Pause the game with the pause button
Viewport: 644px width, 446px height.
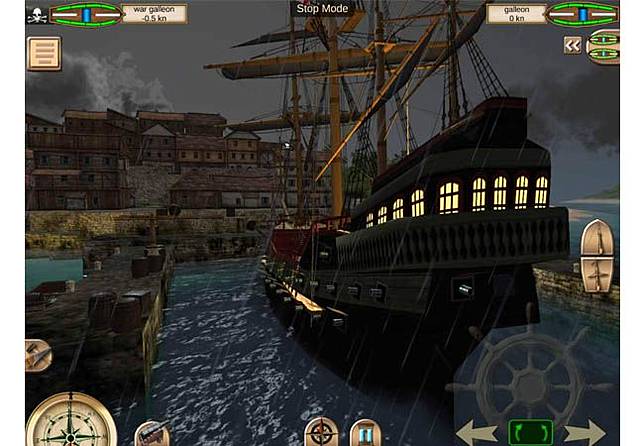click(x=365, y=433)
